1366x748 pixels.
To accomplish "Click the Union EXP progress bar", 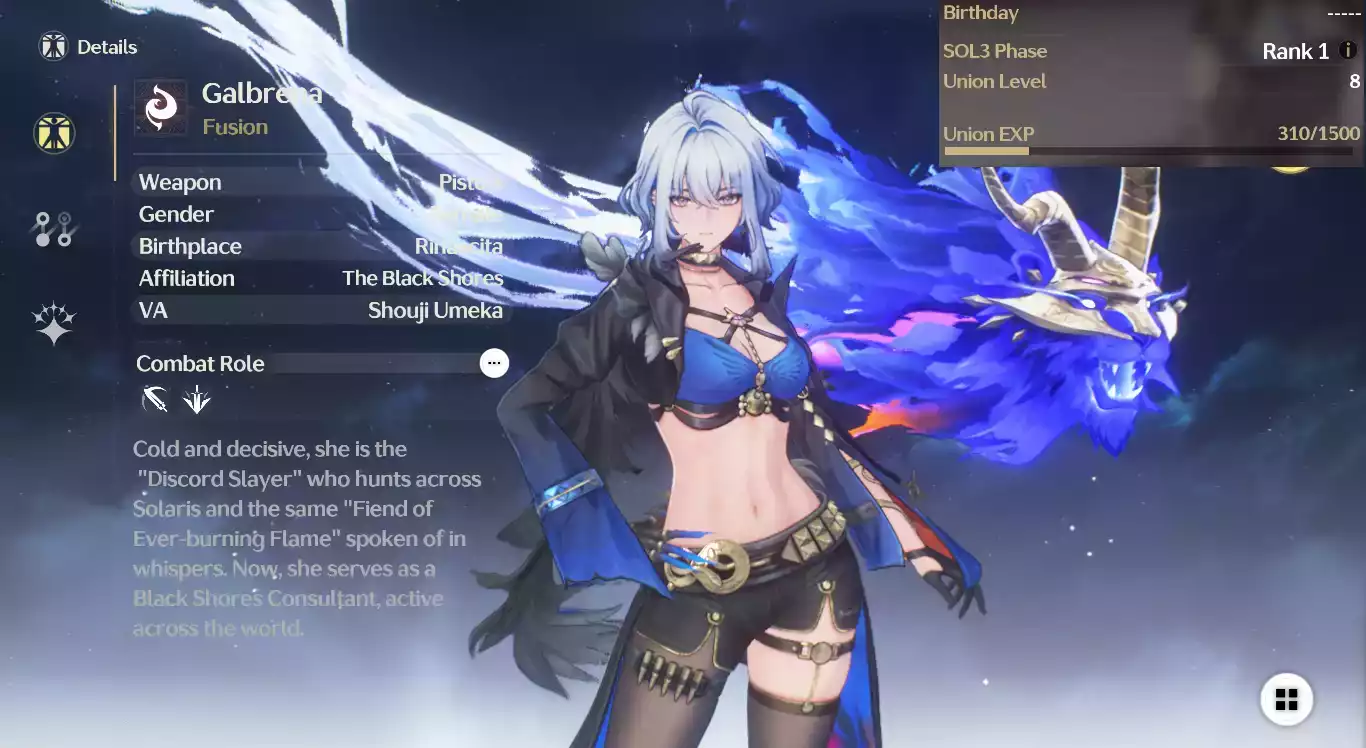I will (x=1150, y=150).
